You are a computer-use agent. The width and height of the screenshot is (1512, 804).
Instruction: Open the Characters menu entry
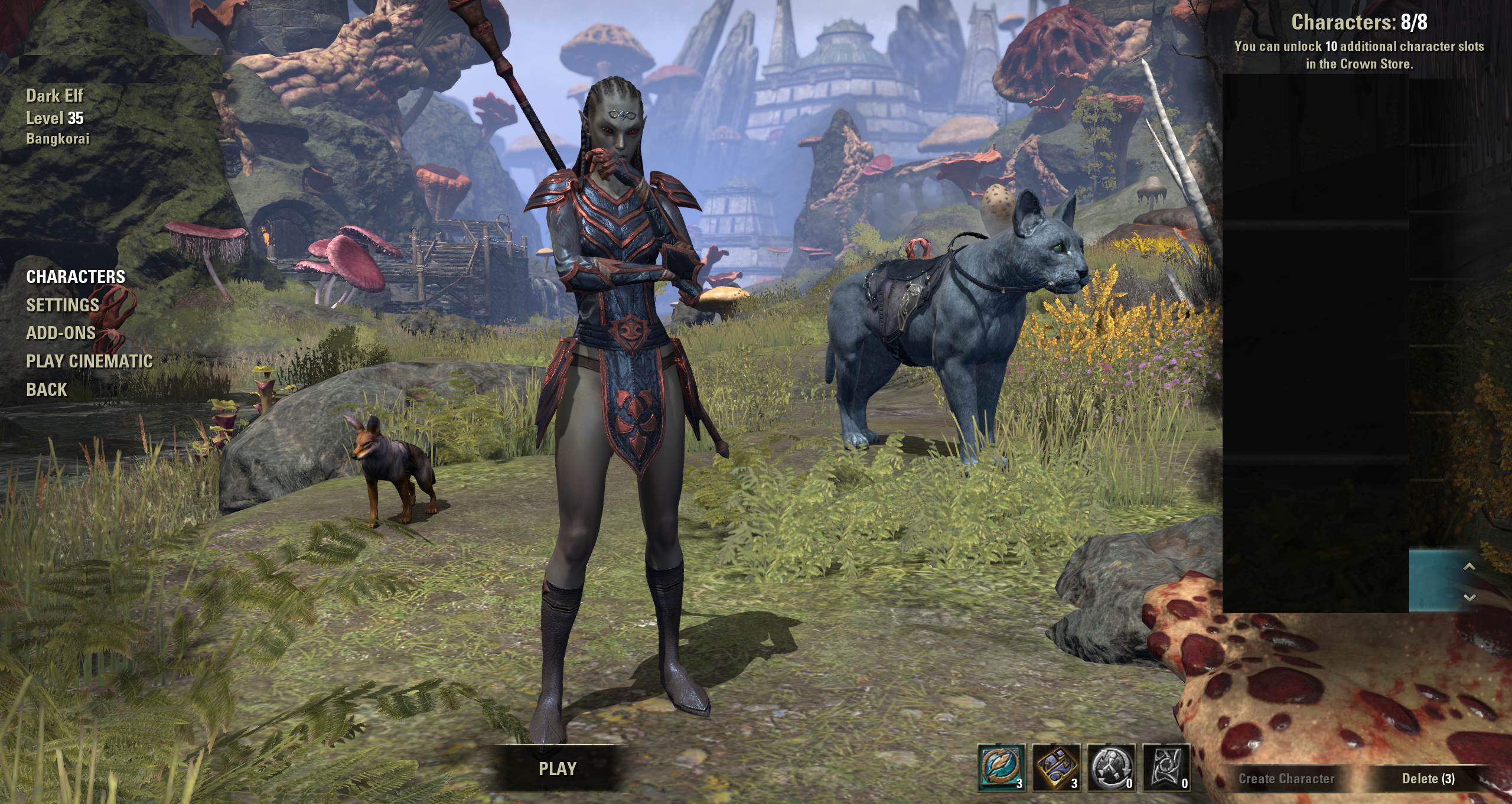76,276
